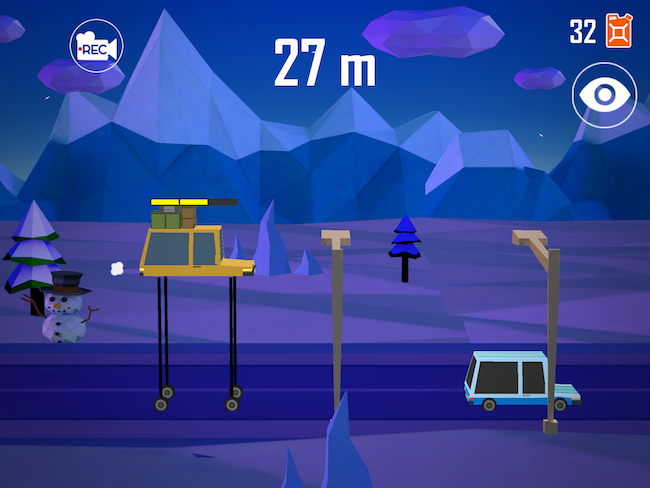Toggle the eye view button
Screen dimensions: 650x488
(x=604, y=95)
